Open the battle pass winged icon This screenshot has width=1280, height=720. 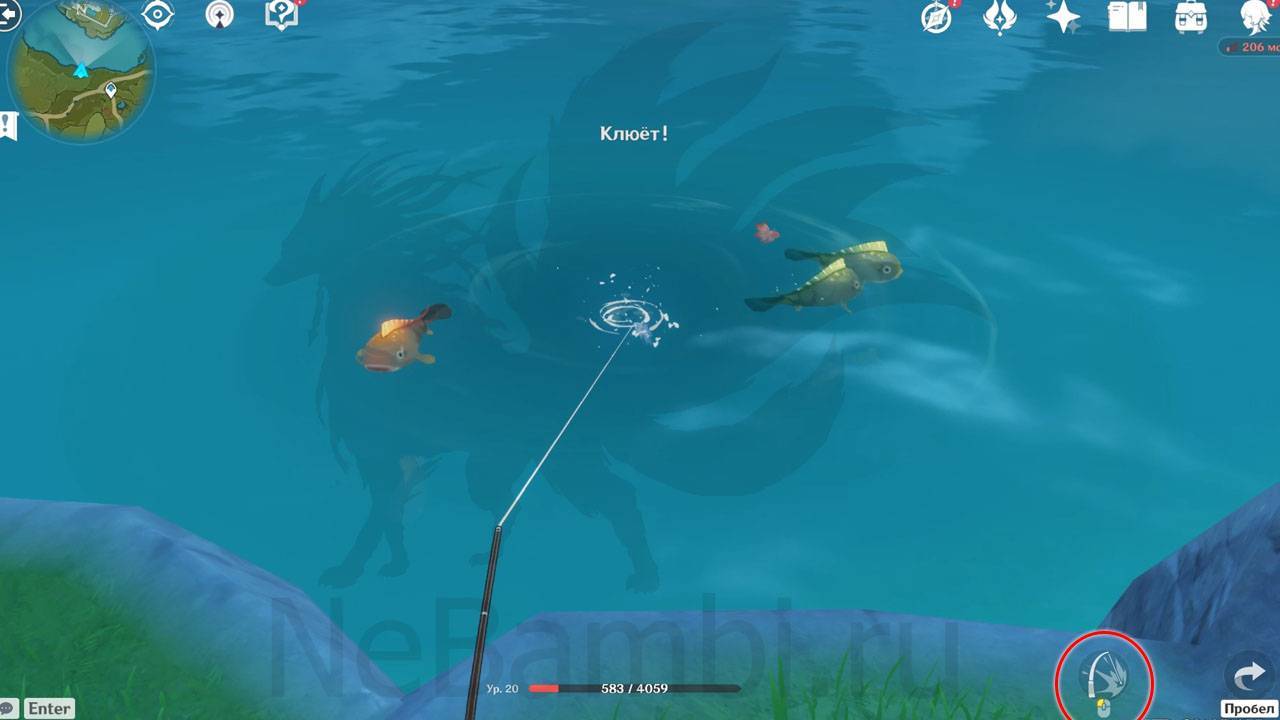tap(999, 17)
